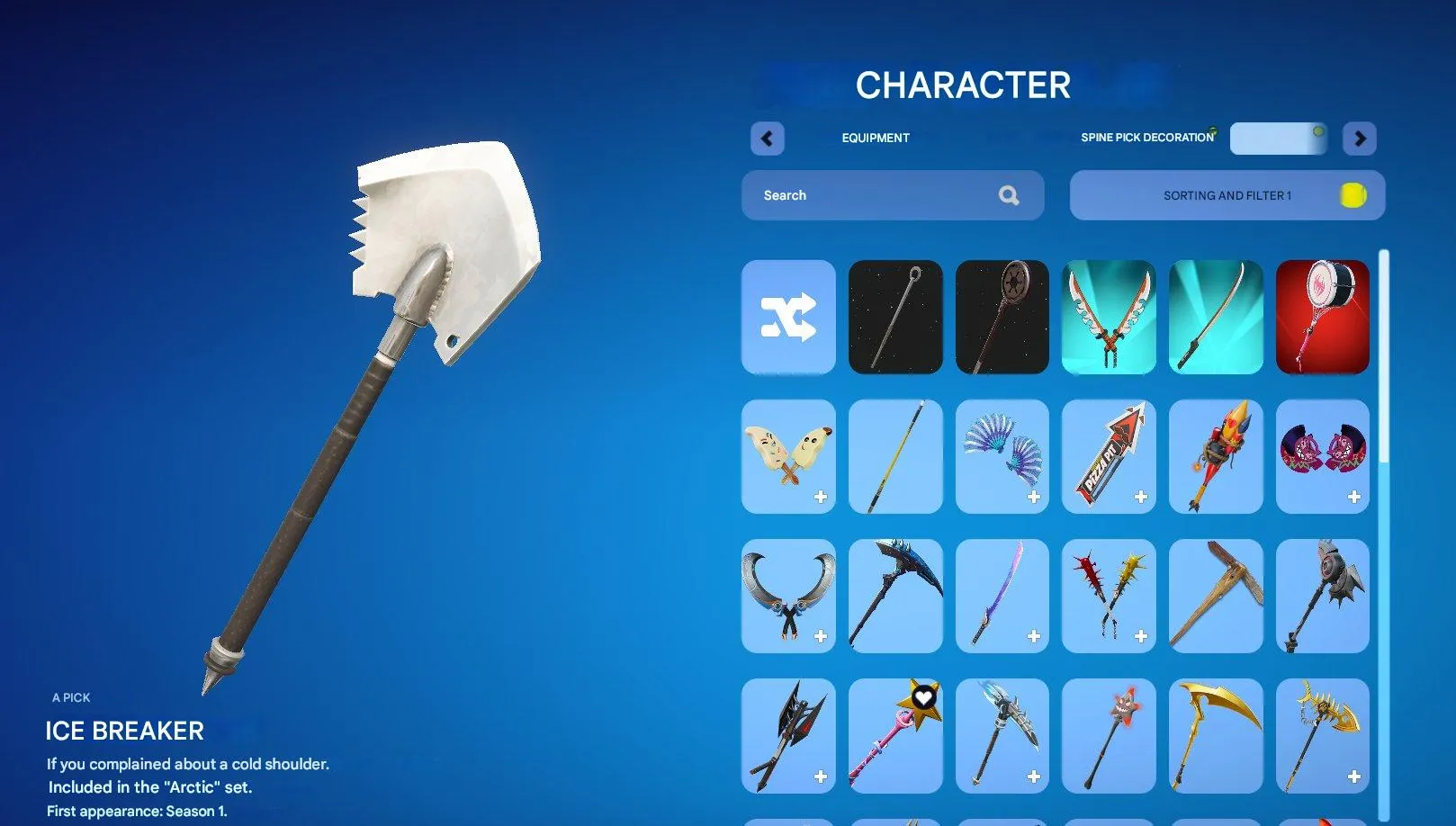The image size is (1456, 826).
Task: Click the right arrow toward next category
Action: 1360,139
